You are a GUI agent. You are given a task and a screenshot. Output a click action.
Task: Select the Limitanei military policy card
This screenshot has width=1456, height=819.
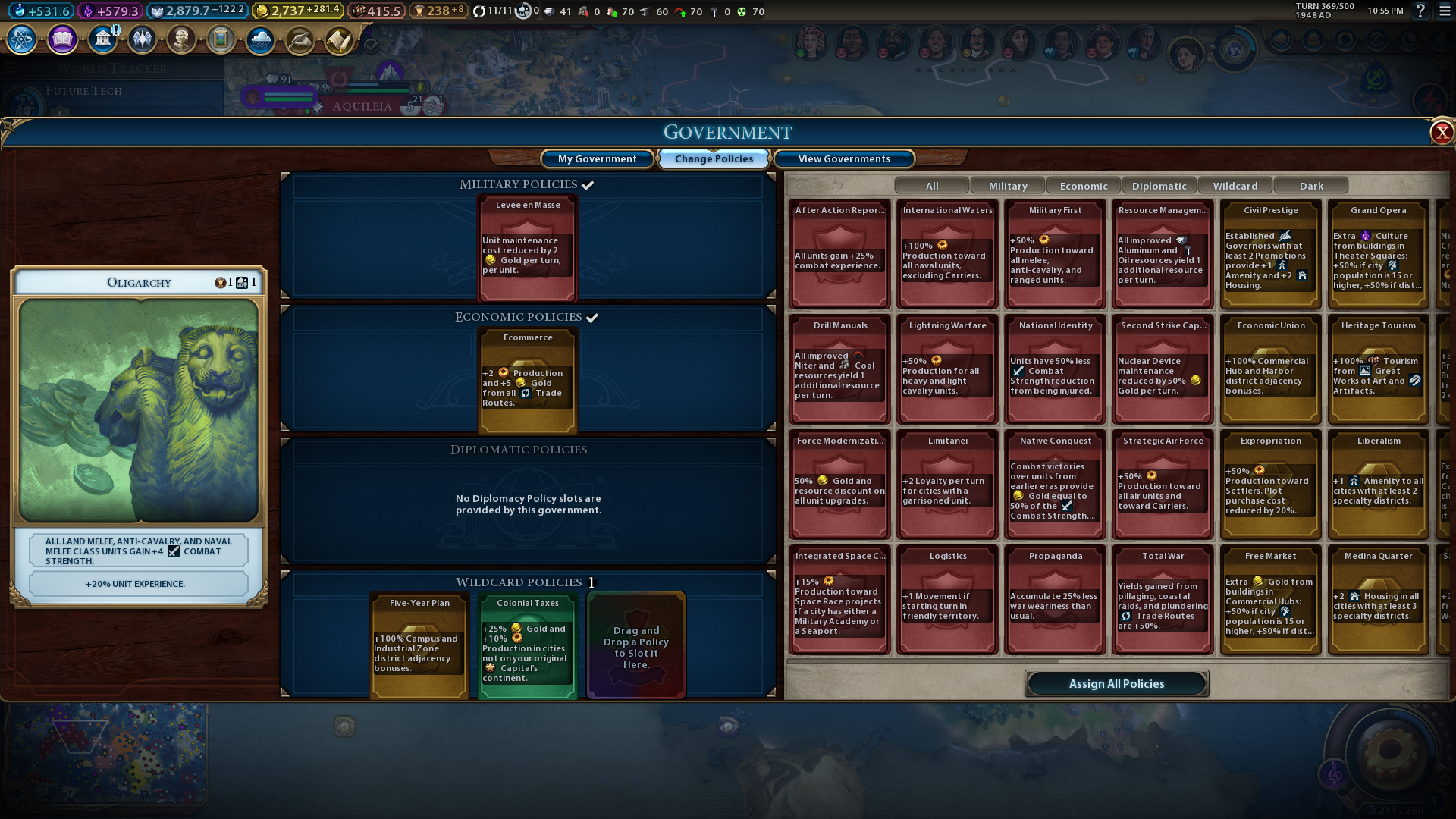pos(947,484)
